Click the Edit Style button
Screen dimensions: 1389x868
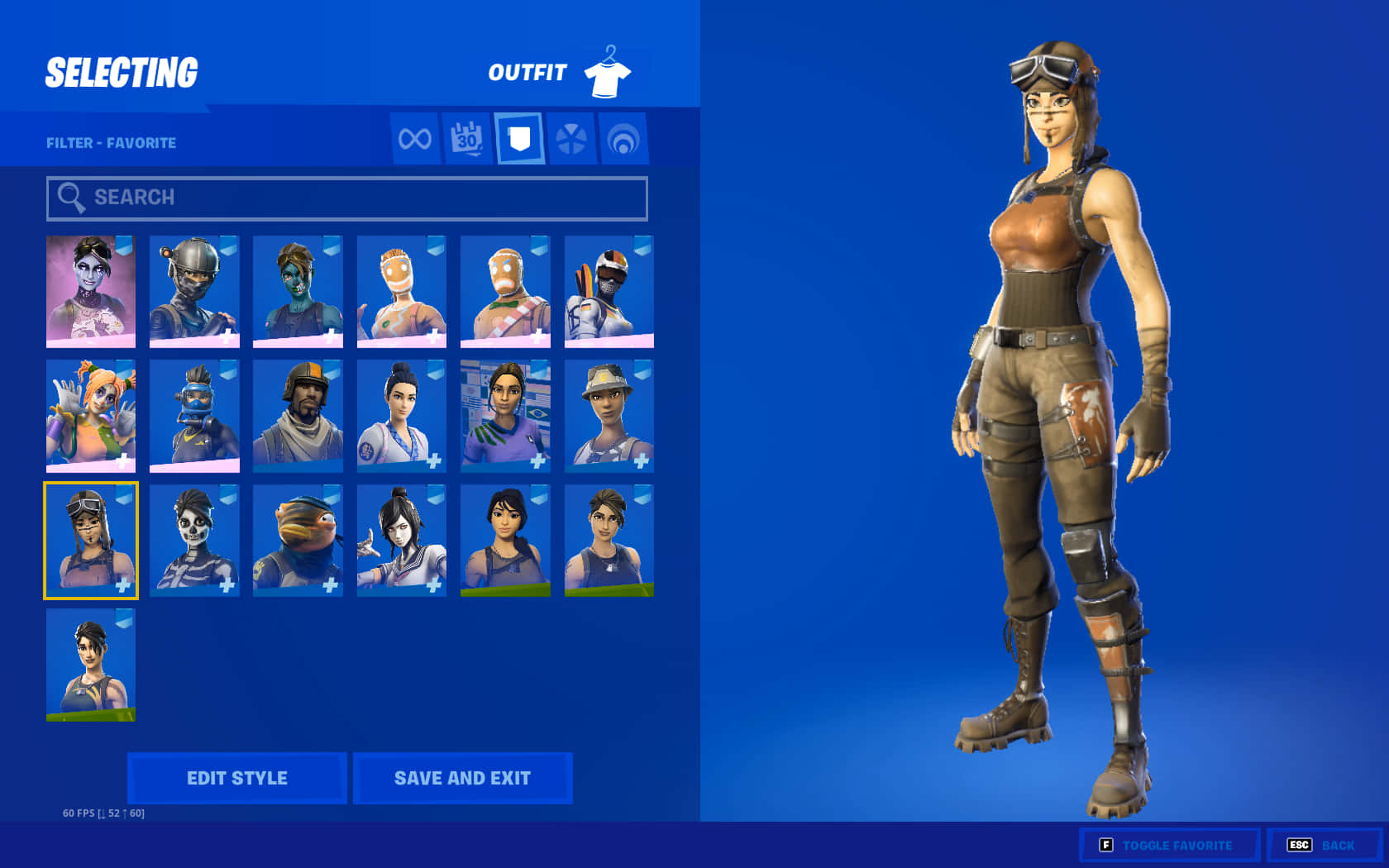pyautogui.click(x=237, y=777)
